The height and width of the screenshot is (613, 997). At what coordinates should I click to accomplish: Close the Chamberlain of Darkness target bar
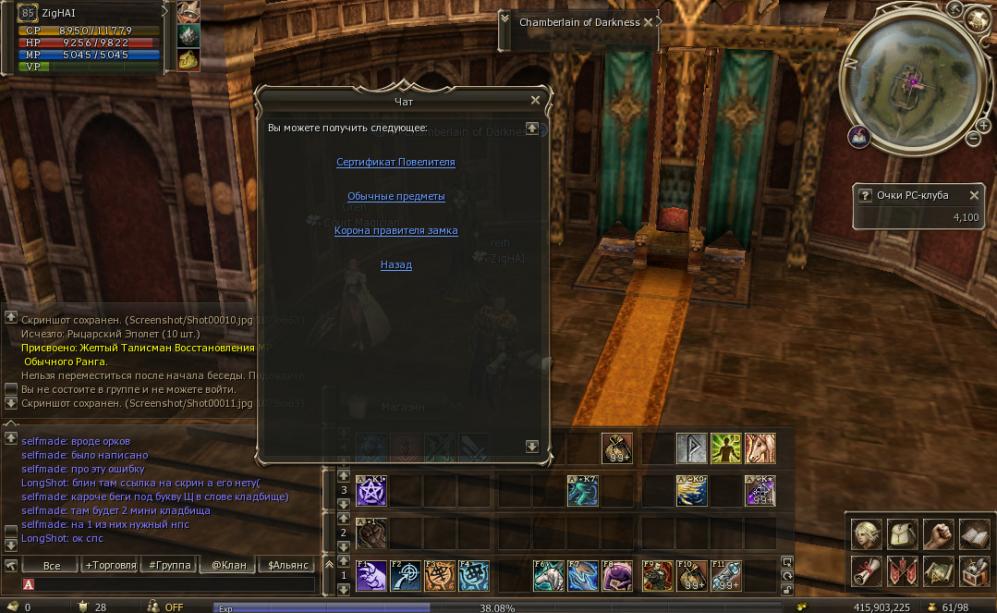coord(648,22)
